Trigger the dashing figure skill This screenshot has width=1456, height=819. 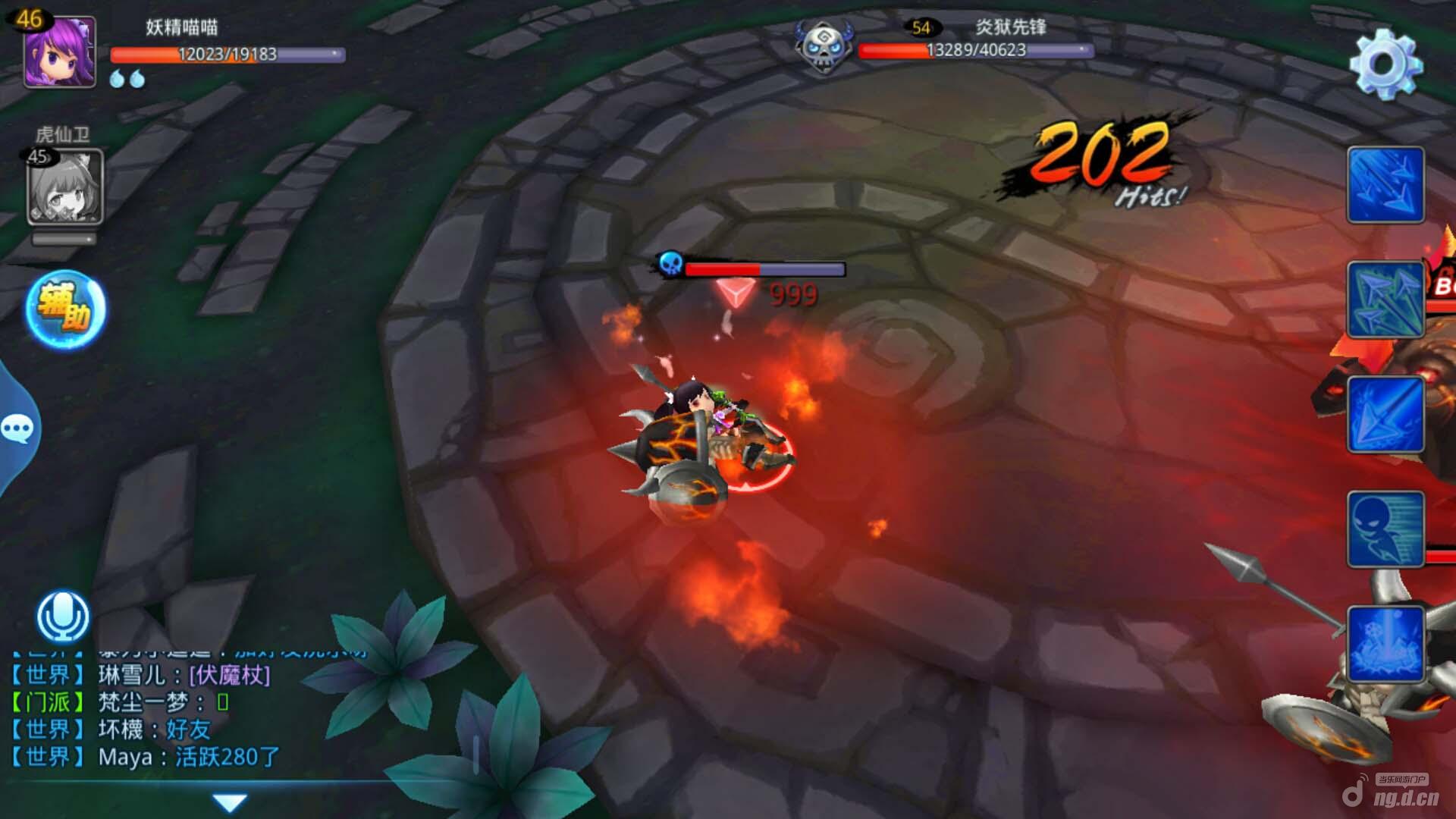coord(1385,529)
